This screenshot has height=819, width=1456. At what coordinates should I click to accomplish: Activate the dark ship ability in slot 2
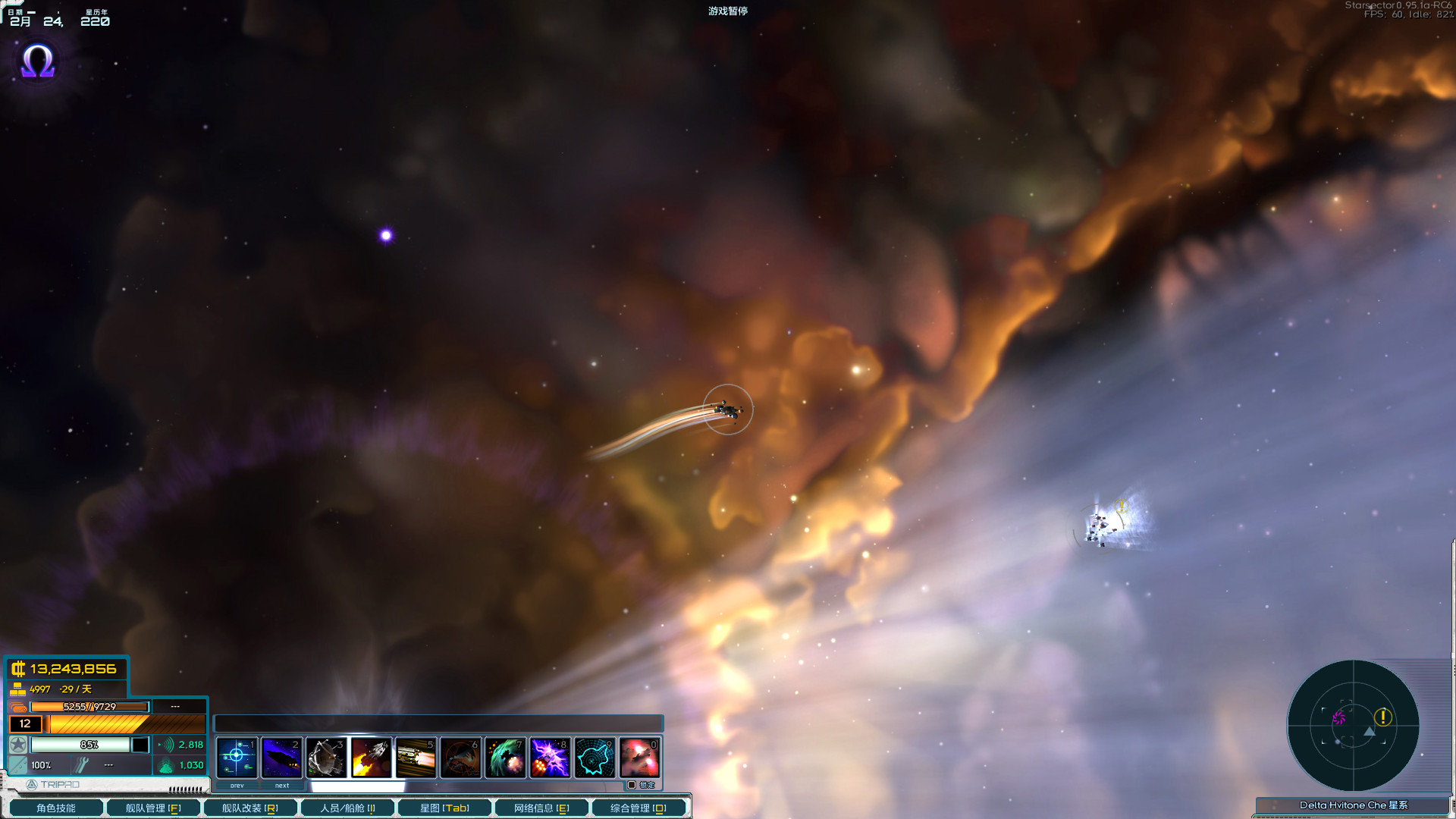pos(281,757)
